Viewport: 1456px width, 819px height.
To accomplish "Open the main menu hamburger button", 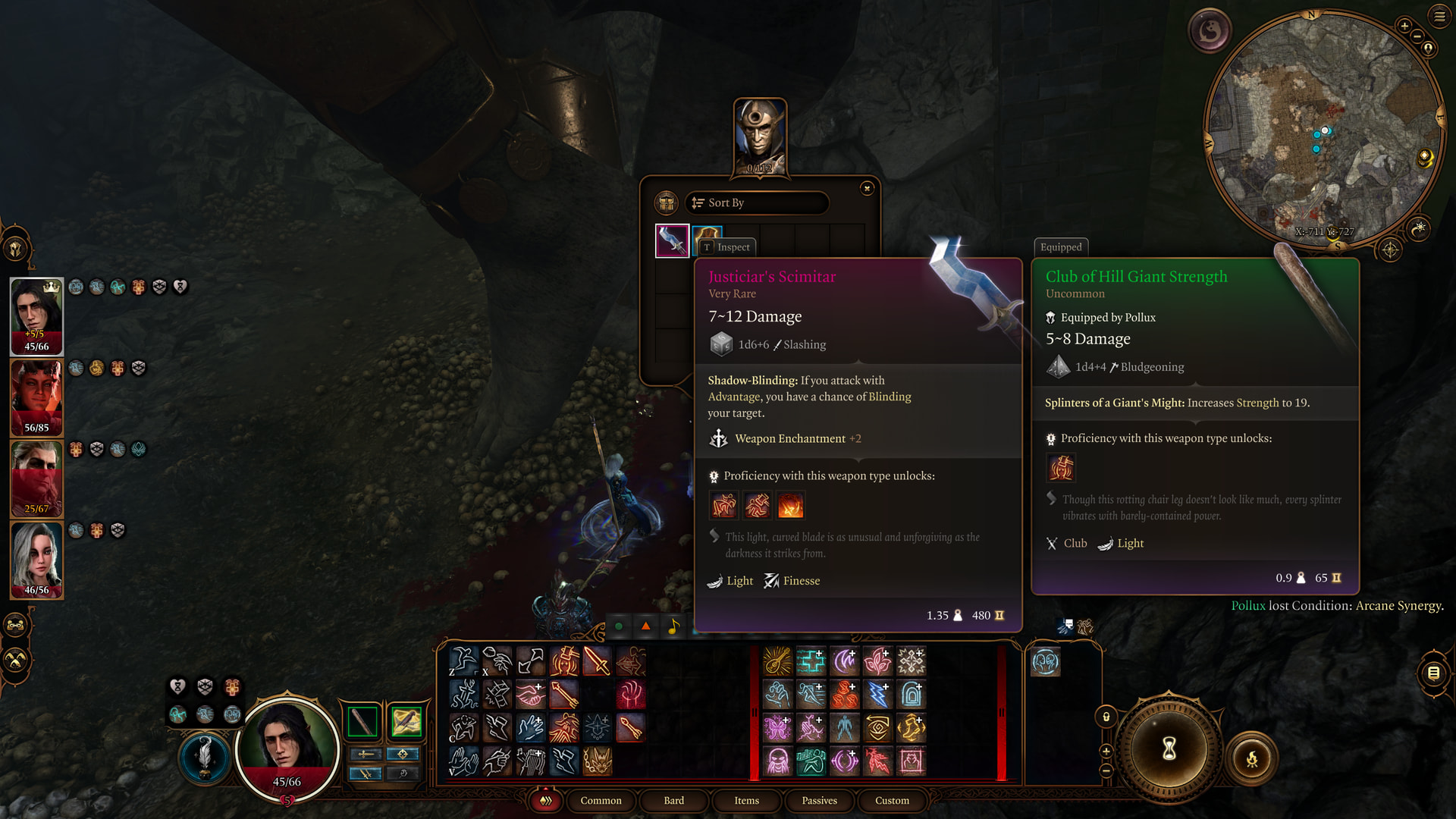I will point(1439,16).
